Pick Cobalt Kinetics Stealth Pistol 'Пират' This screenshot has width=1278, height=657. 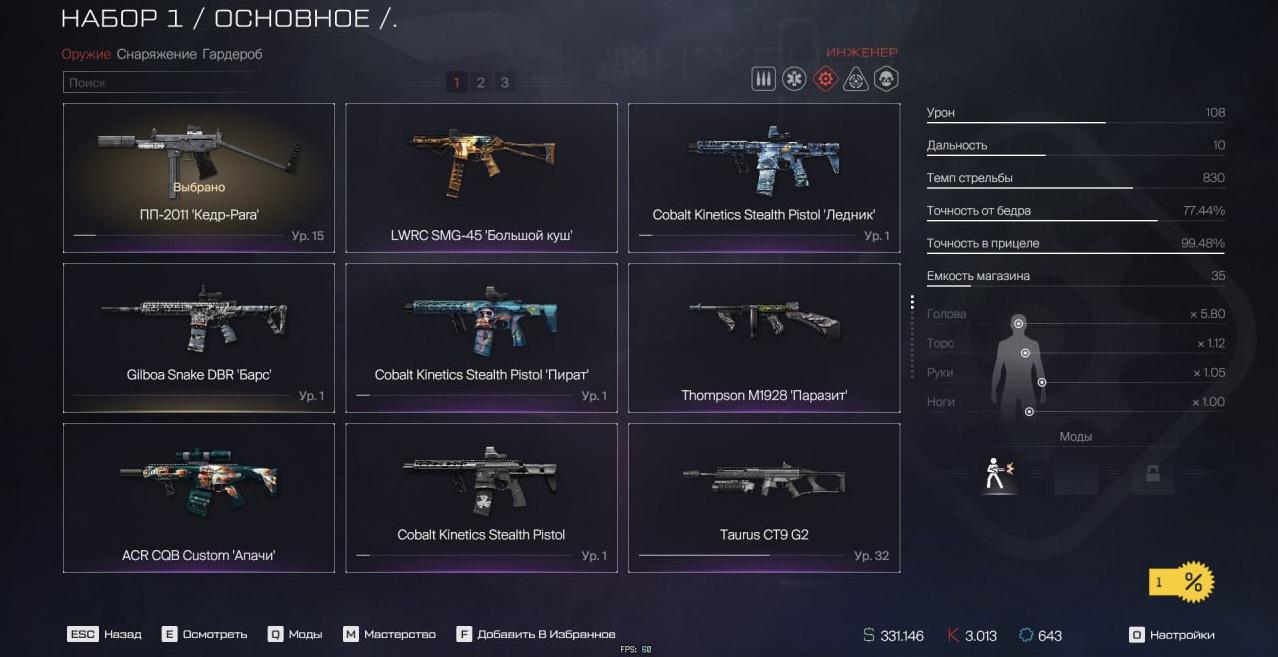pos(481,337)
